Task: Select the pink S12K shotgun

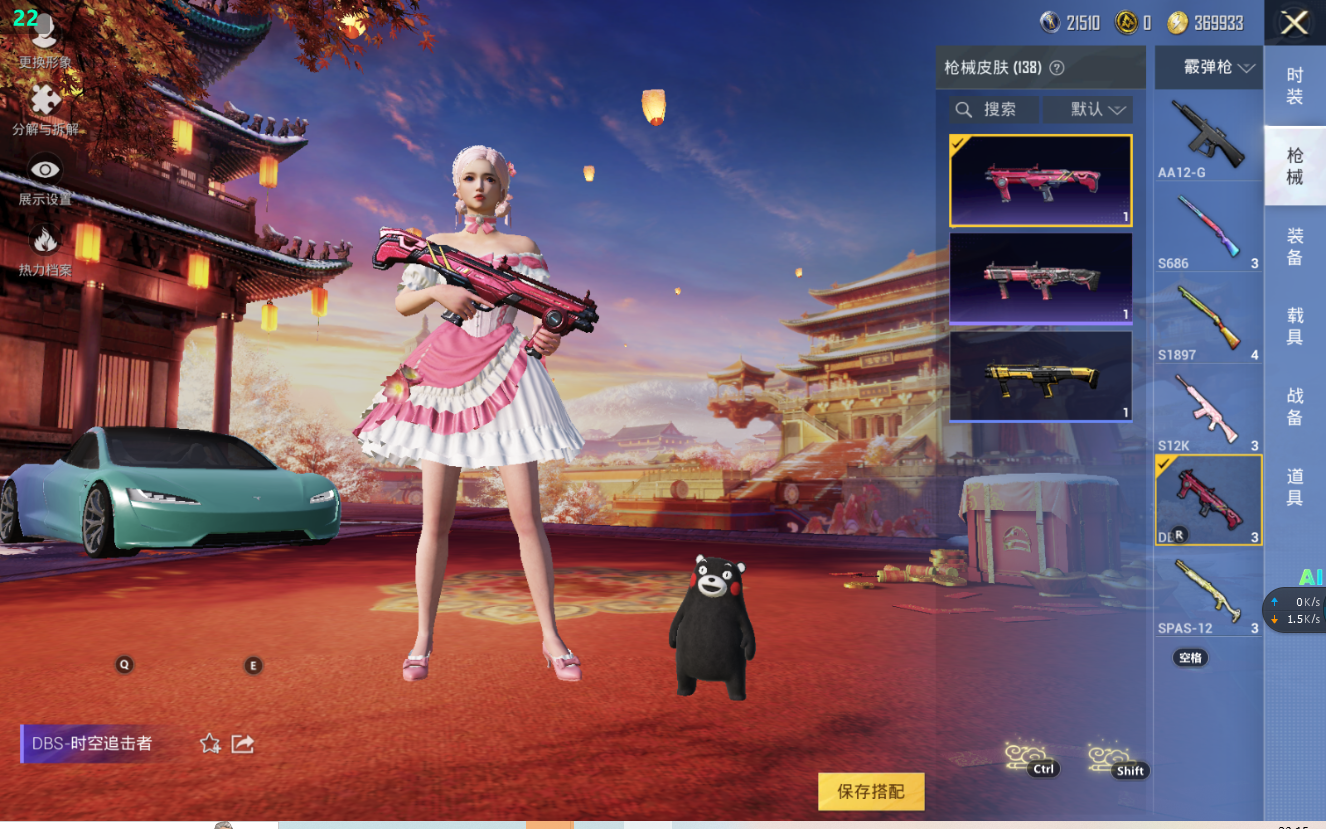Action: click(x=1208, y=411)
